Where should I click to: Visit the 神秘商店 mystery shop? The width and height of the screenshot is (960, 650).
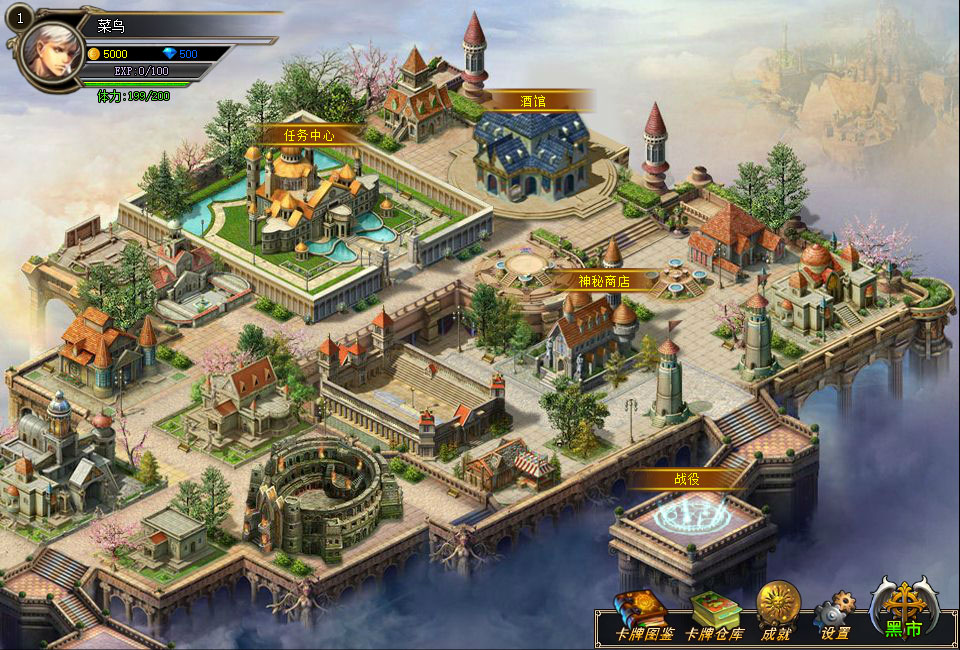point(604,281)
